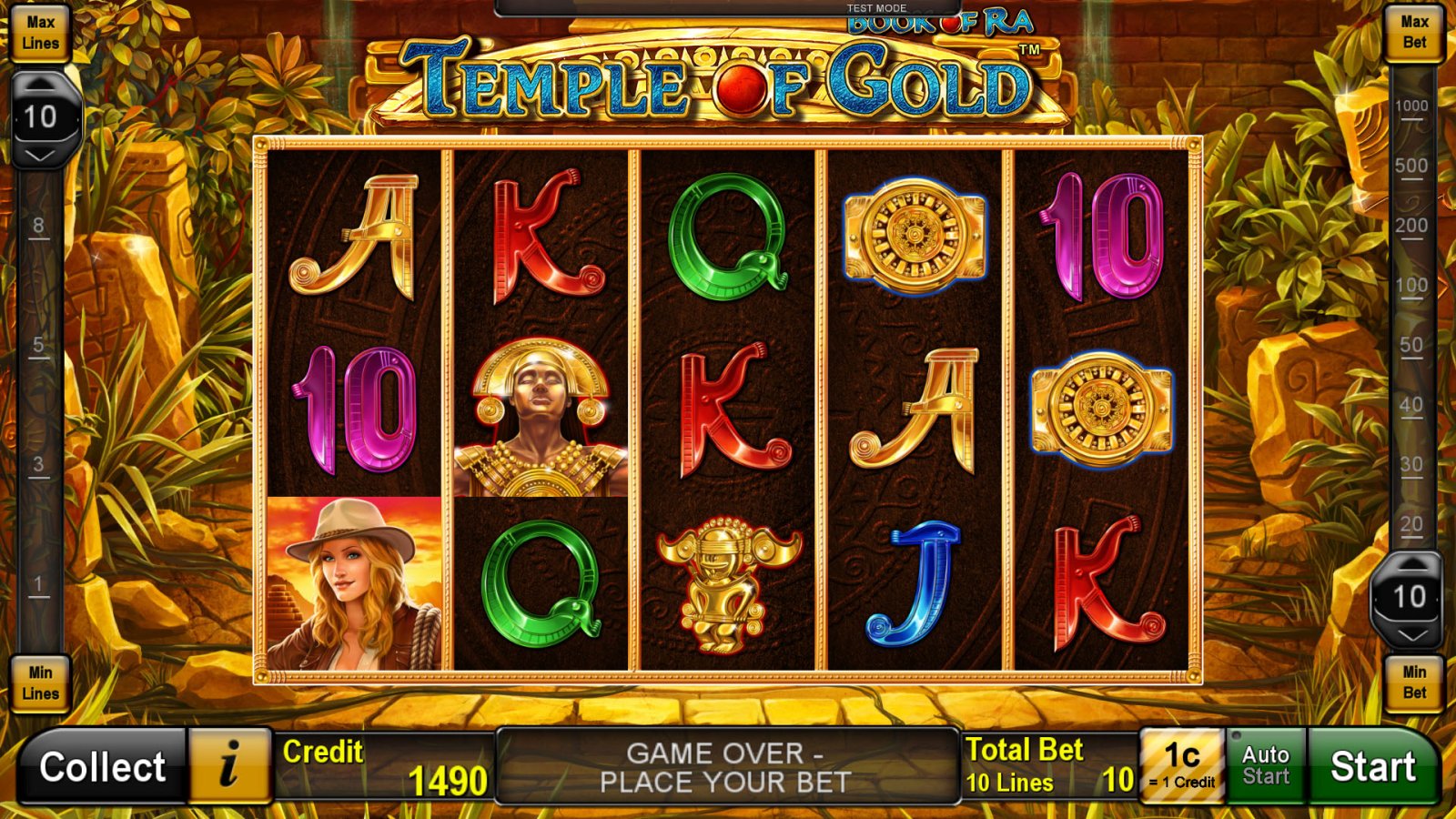Open the lines value display showing 10
This screenshot has width=1456, height=819.
click(41, 115)
